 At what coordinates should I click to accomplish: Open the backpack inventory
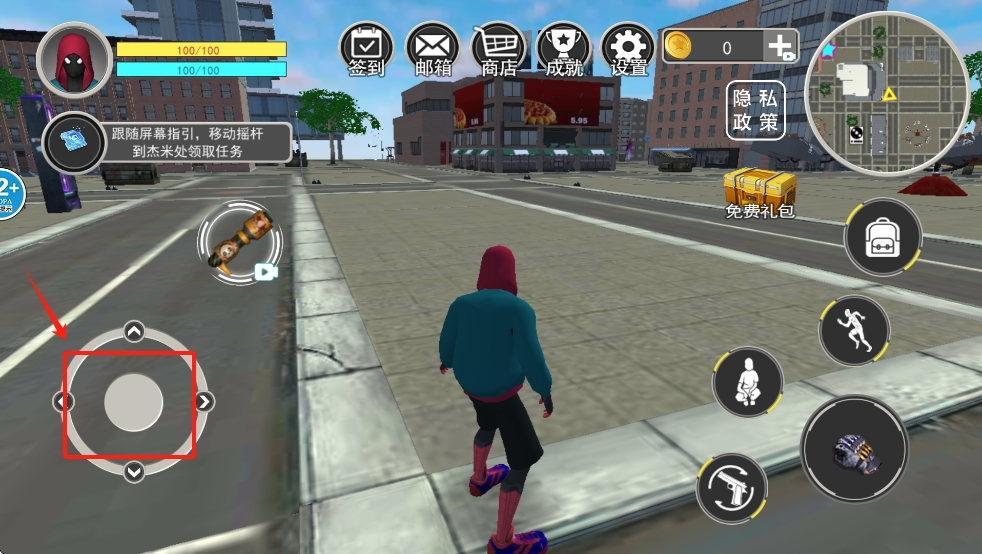point(883,237)
